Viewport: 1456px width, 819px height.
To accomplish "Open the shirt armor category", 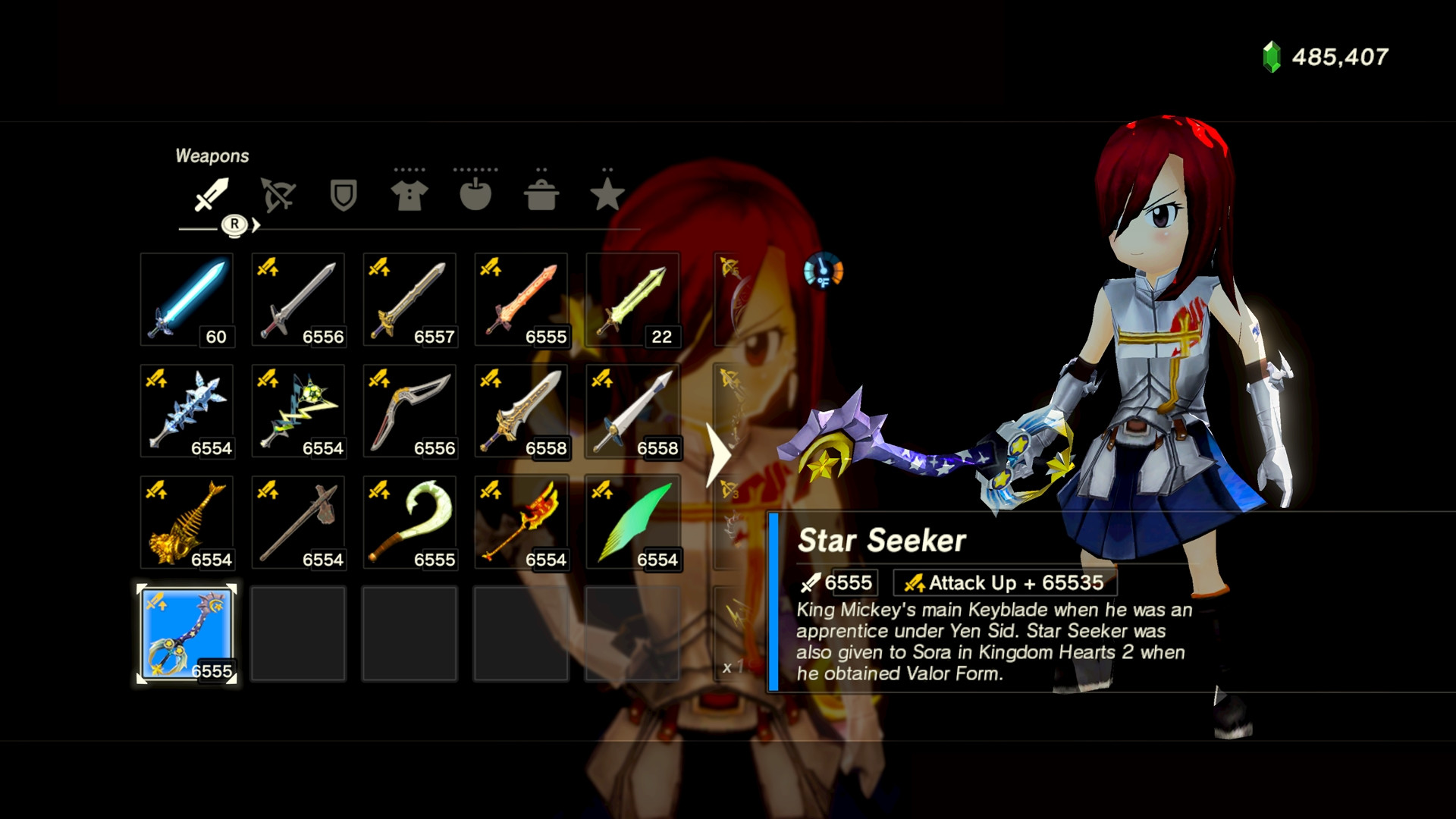I will pyautogui.click(x=409, y=196).
